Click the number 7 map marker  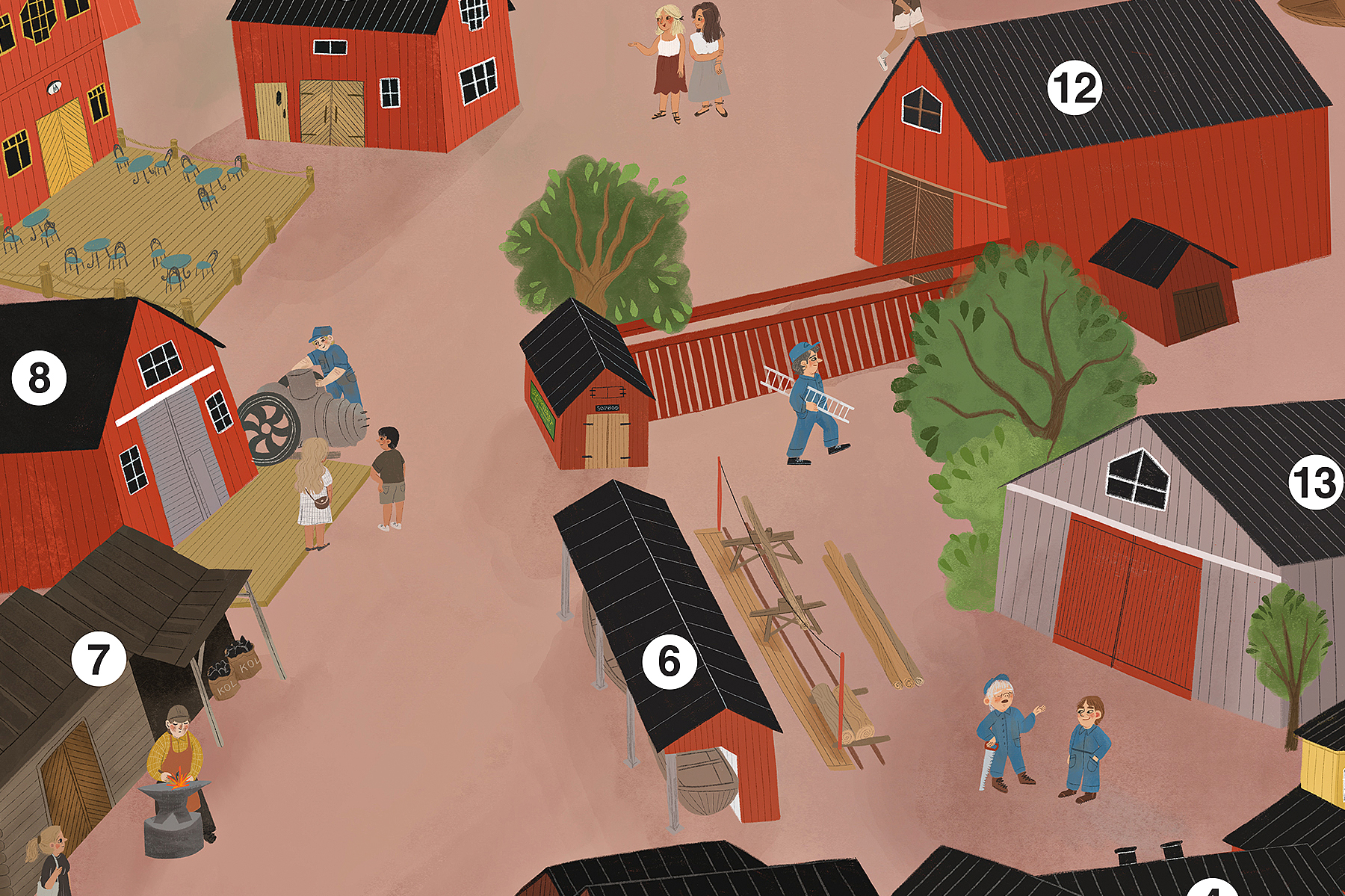coord(99,659)
